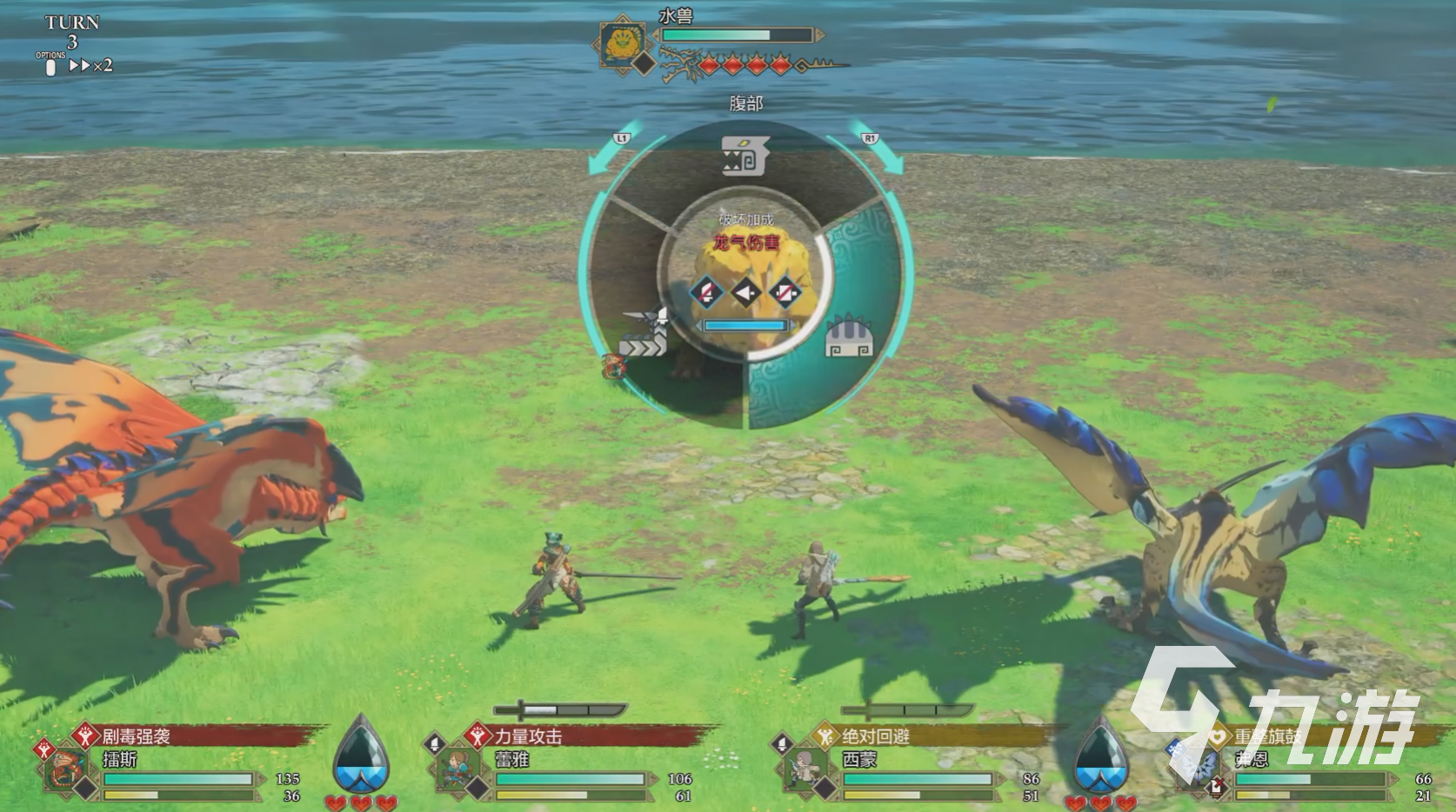
Task: Toggle the x2 fast-forward speed icon
Action: coord(91,65)
